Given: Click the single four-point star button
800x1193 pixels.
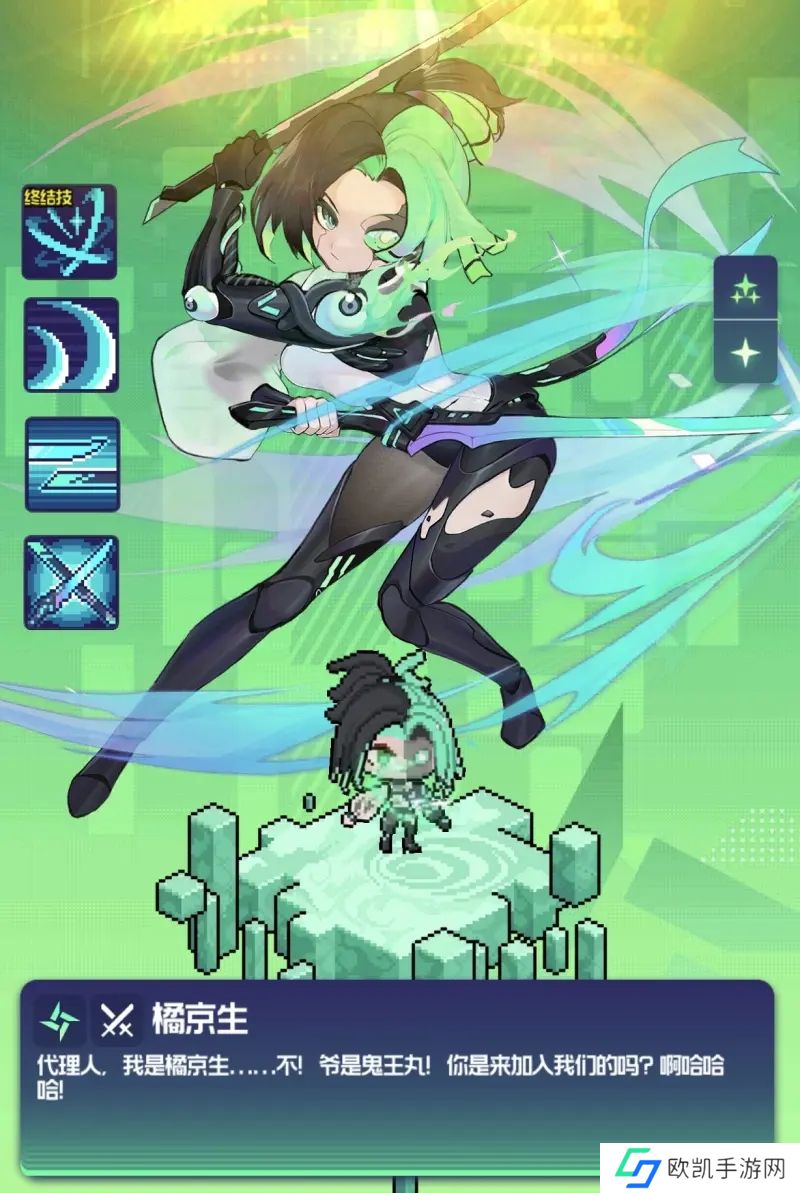Looking at the screenshot, I should click(745, 352).
